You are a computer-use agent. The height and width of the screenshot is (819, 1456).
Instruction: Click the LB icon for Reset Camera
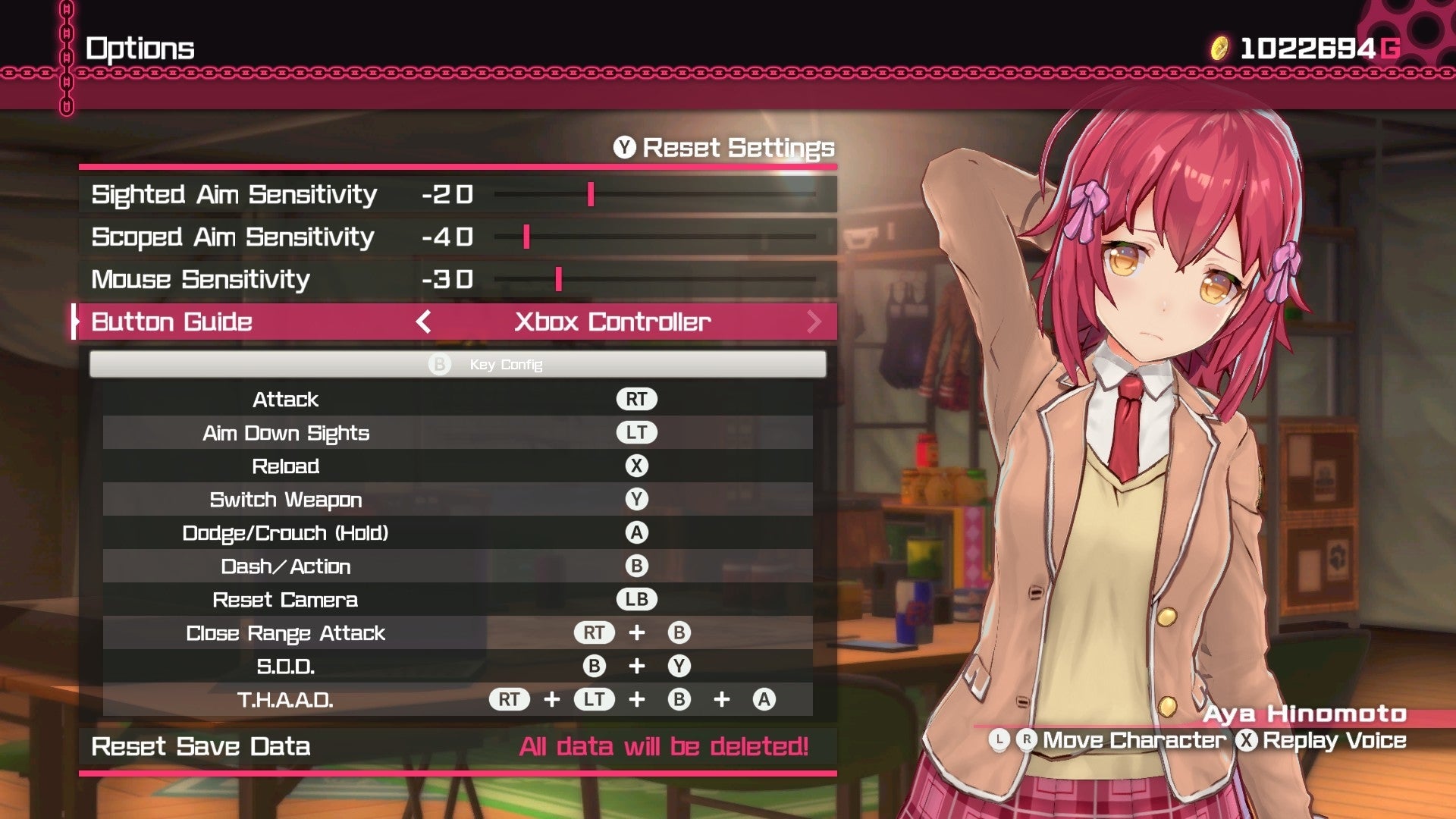(x=637, y=599)
